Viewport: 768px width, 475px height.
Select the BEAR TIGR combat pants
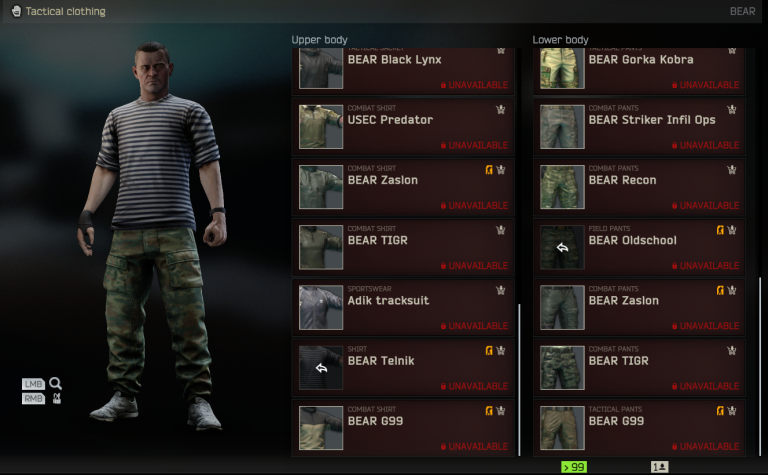(x=644, y=366)
